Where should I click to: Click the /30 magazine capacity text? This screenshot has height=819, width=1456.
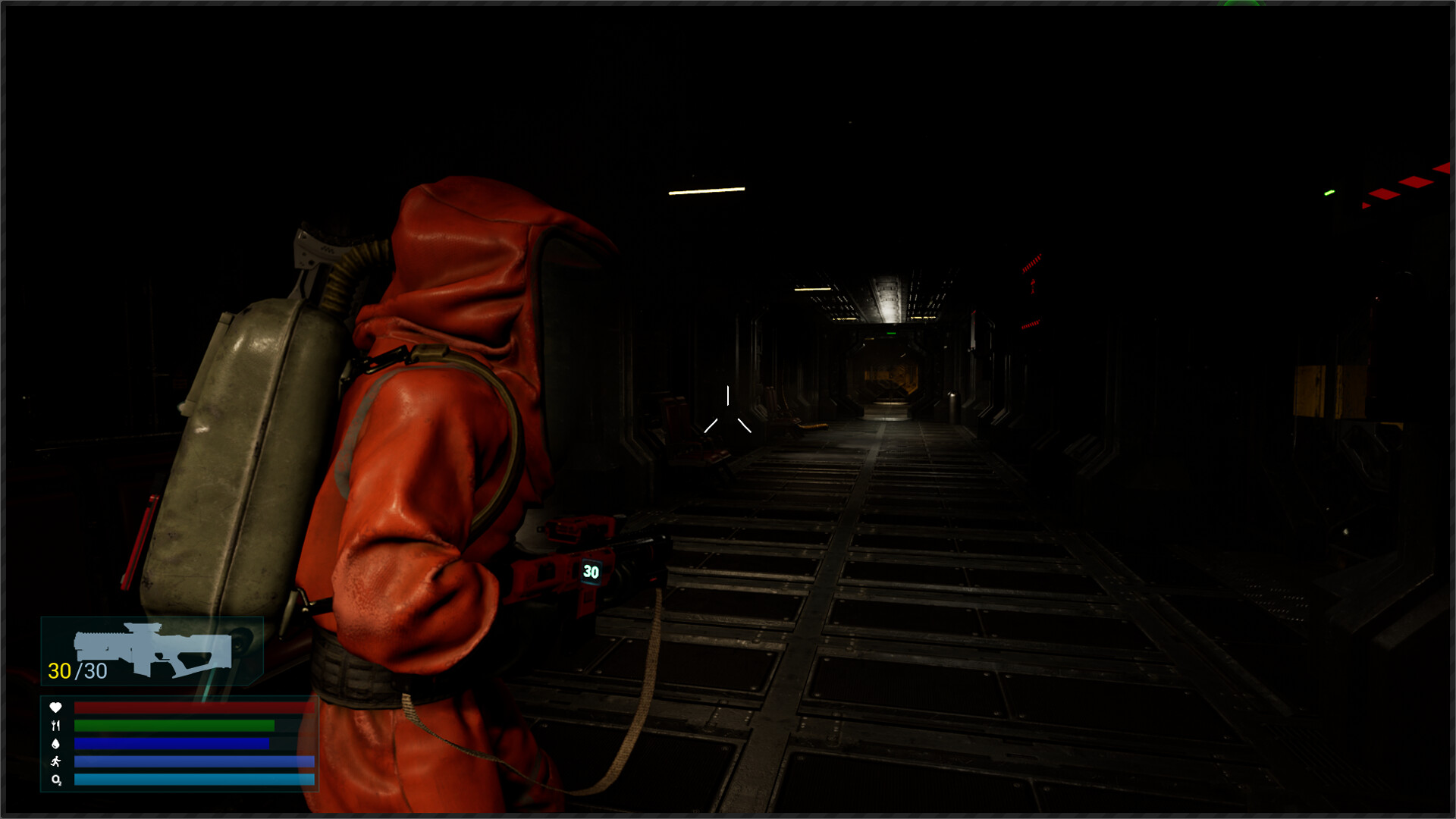pos(89,671)
